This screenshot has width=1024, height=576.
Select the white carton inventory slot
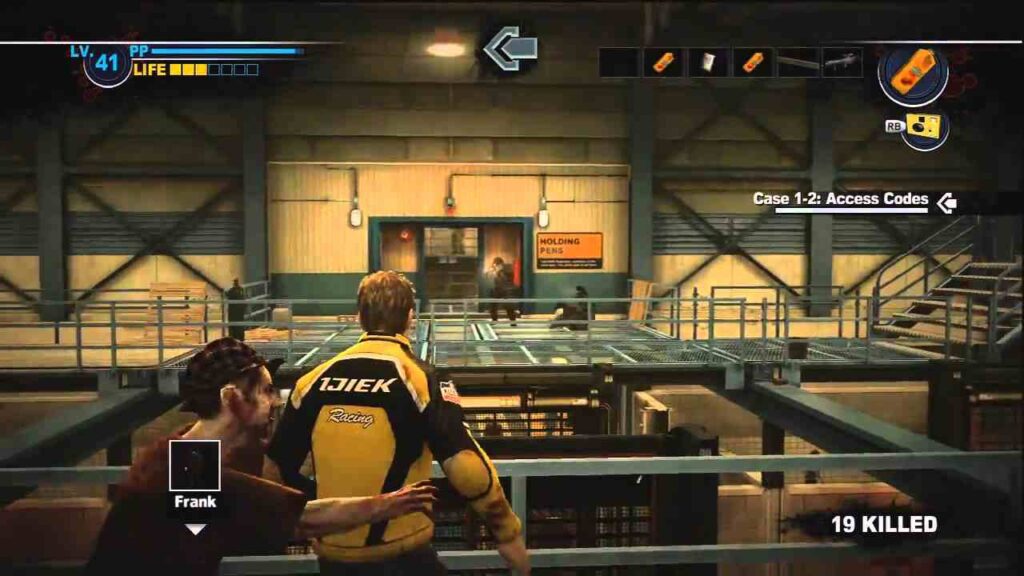(708, 62)
